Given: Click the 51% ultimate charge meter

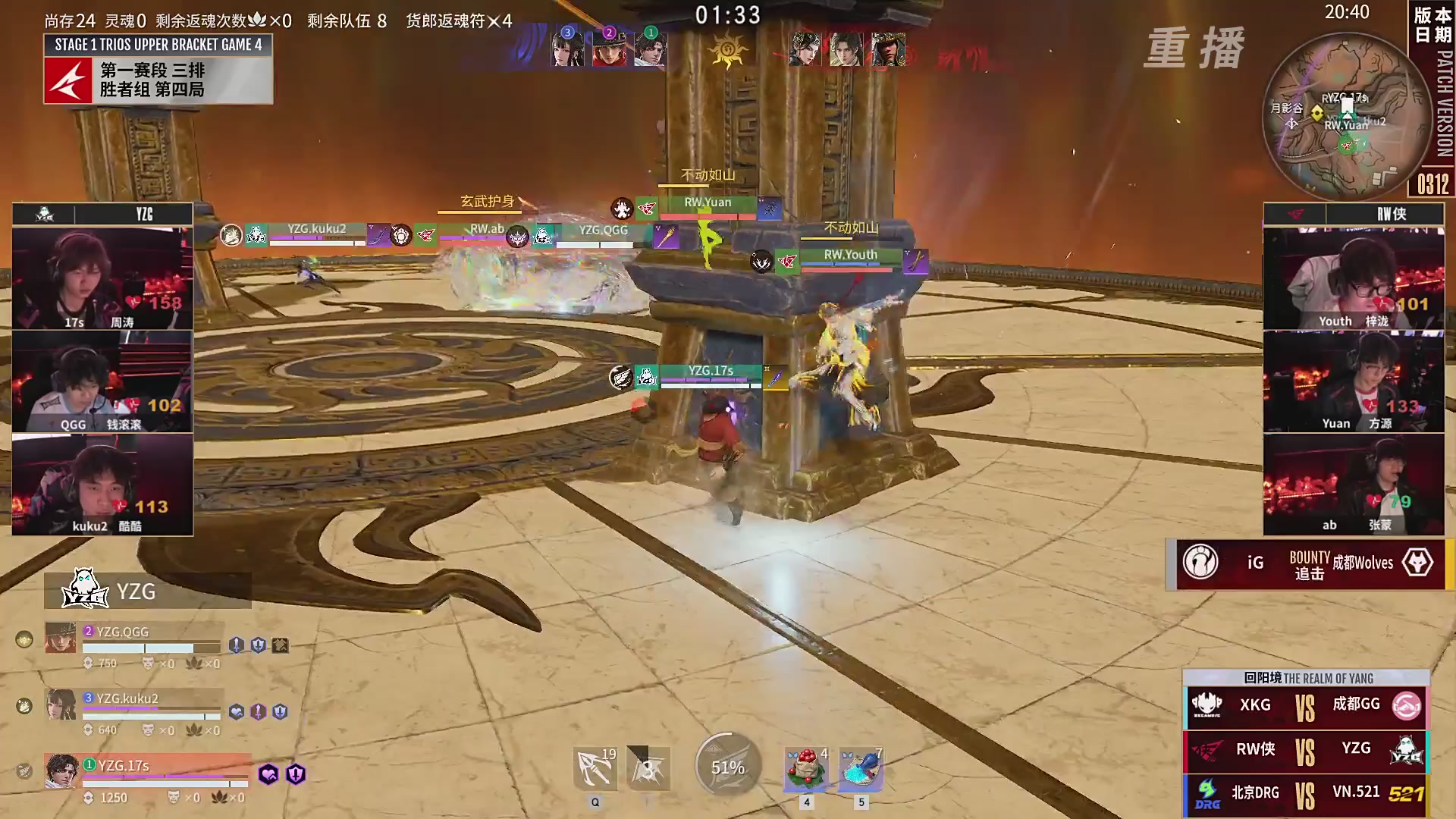Looking at the screenshot, I should [x=726, y=766].
